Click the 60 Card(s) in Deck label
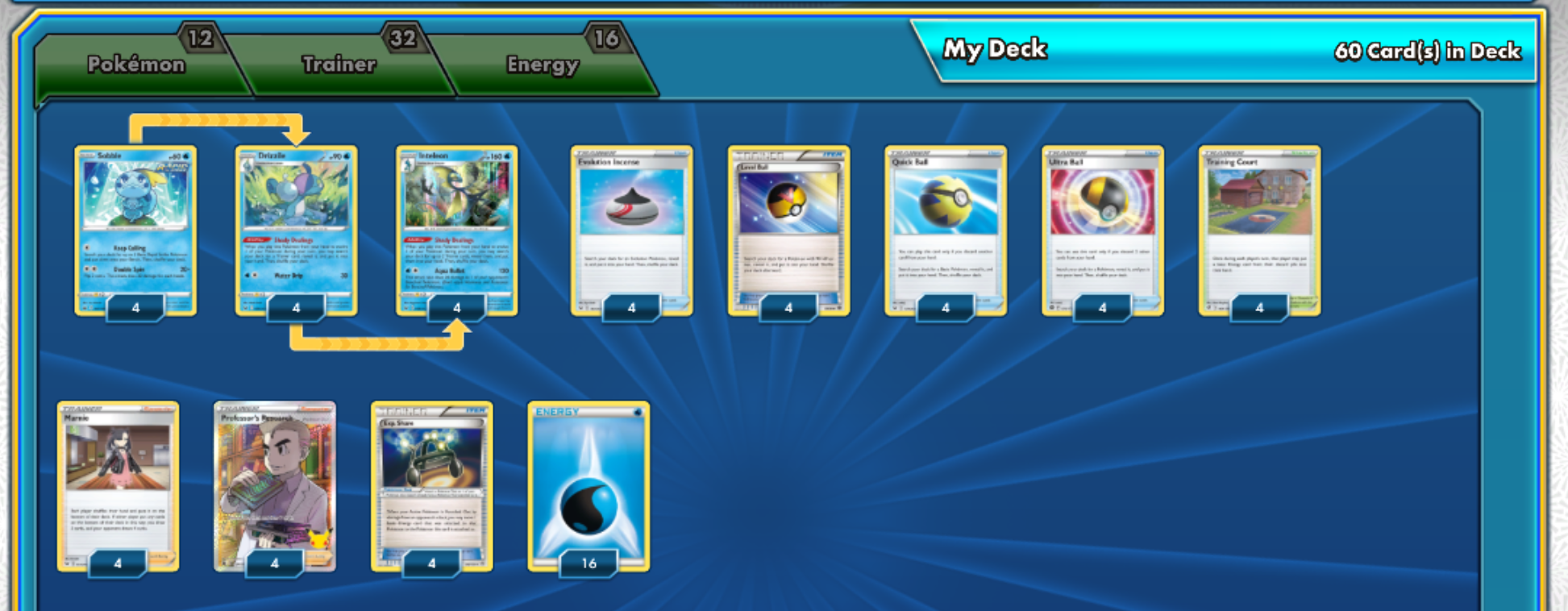 pos(1427,51)
